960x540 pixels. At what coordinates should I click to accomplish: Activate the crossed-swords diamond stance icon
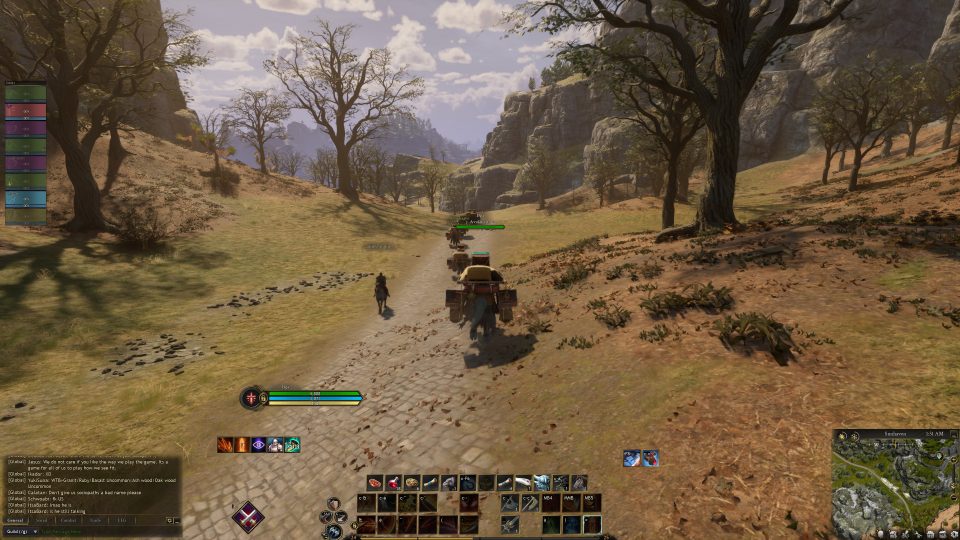point(248,517)
